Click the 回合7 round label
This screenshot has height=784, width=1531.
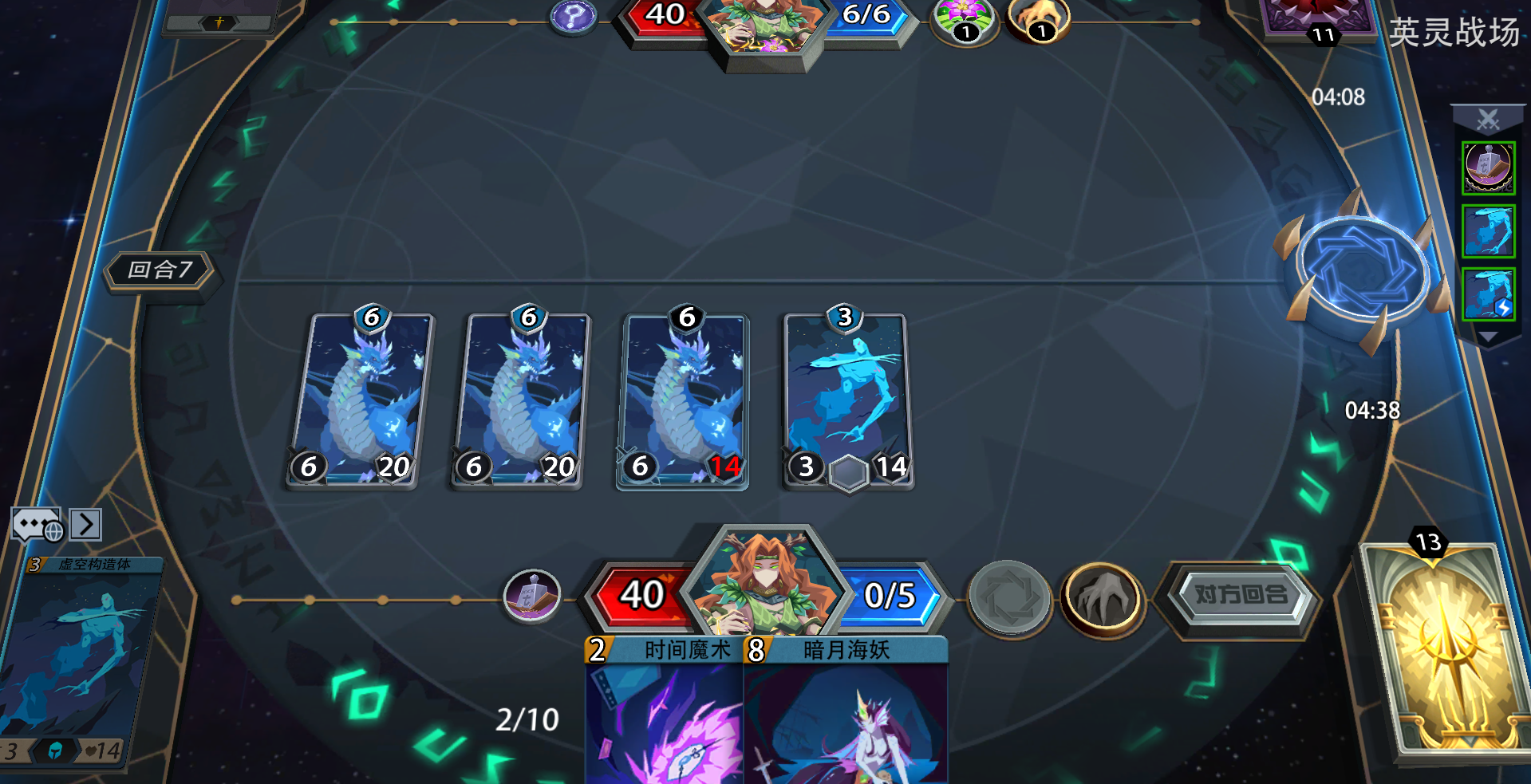click(160, 271)
